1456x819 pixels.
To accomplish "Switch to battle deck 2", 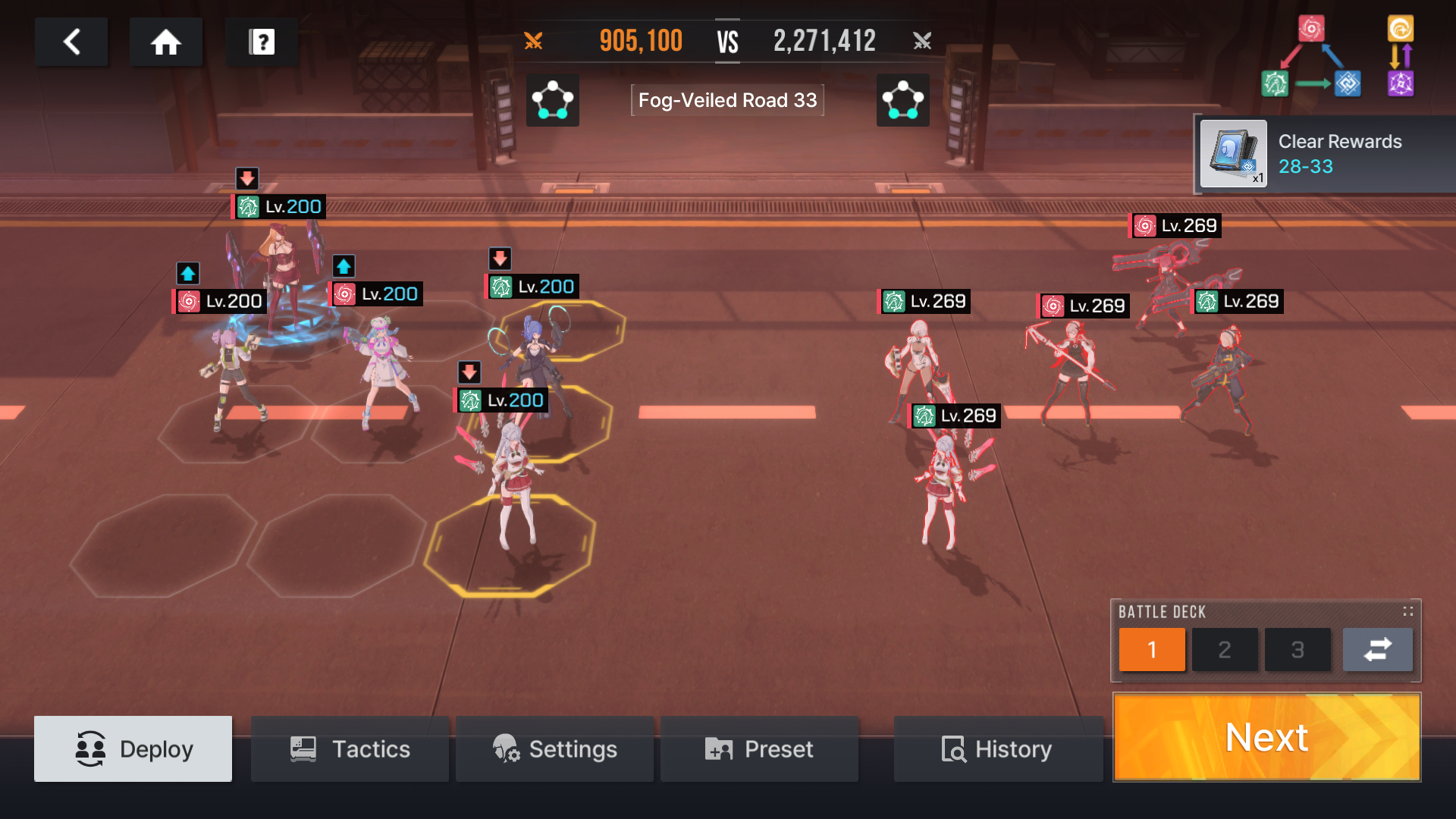I will (x=1224, y=650).
